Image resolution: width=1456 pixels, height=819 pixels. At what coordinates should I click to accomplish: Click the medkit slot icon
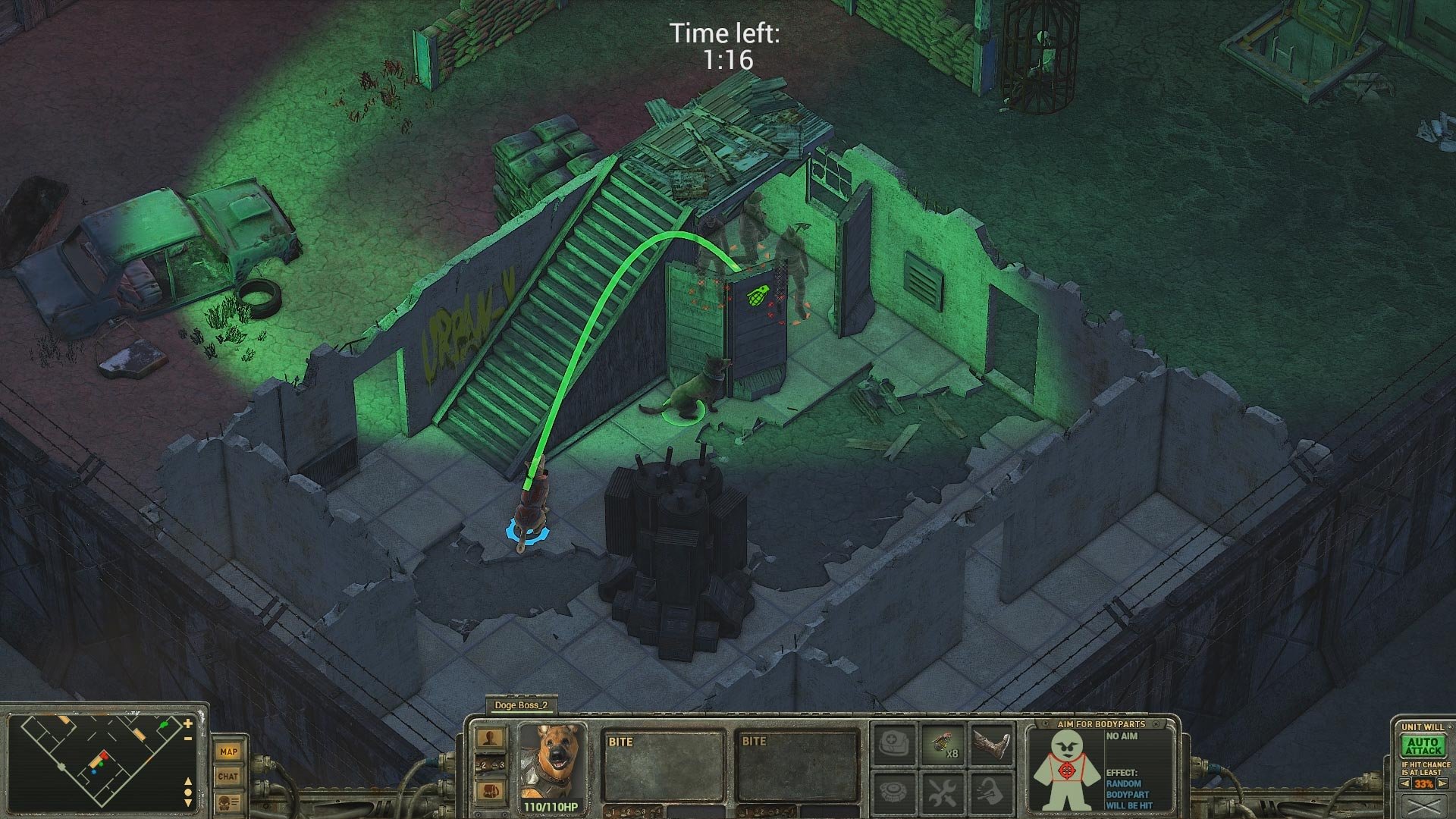(895, 745)
